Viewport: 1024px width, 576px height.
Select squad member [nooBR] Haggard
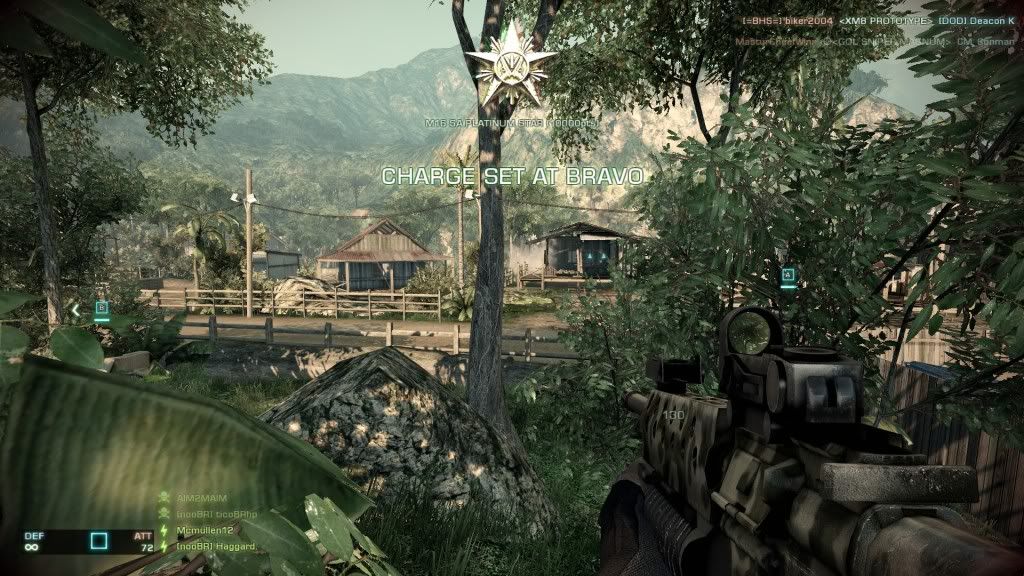click(x=214, y=545)
